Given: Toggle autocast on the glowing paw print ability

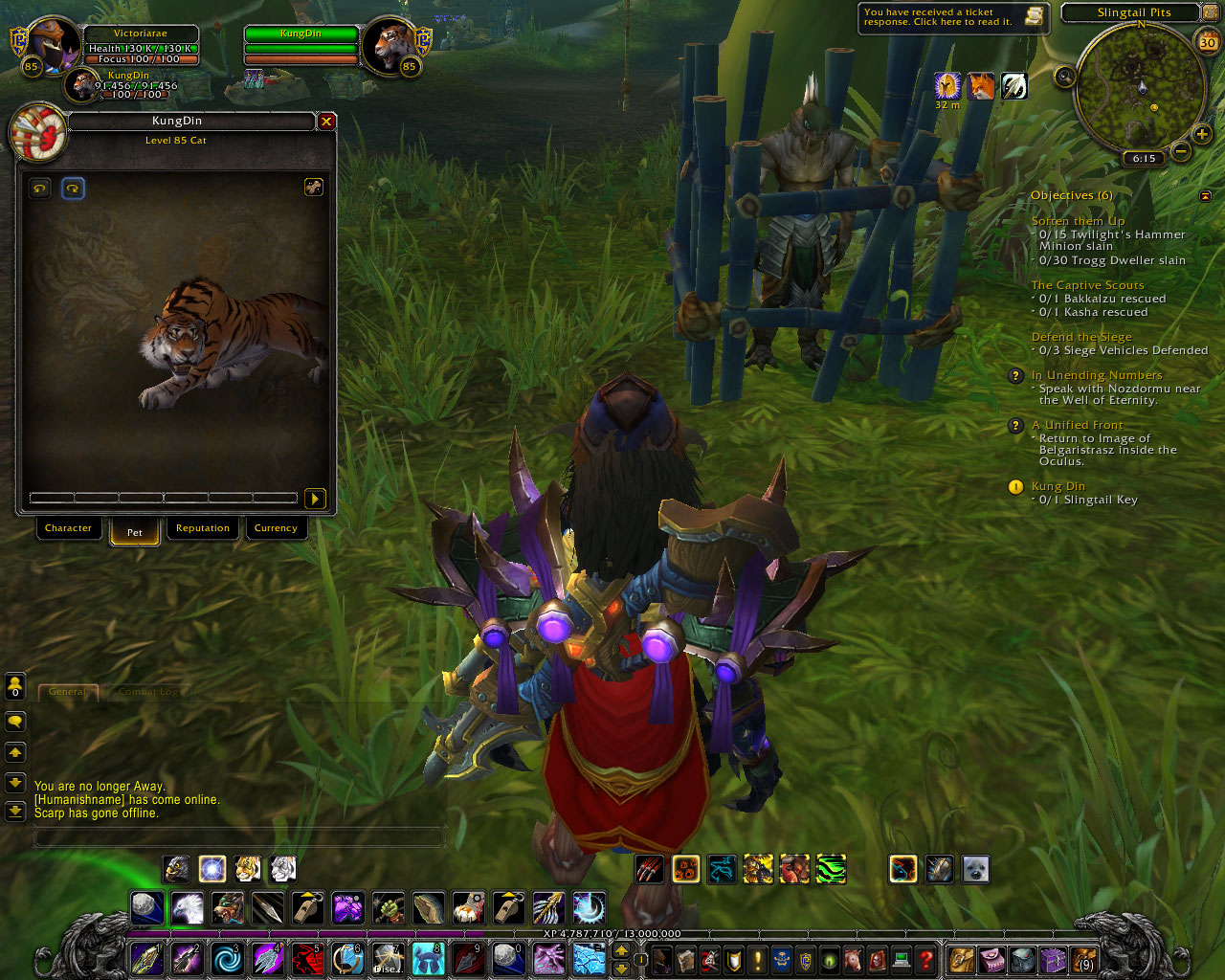Looking at the screenshot, I should click(x=685, y=868).
